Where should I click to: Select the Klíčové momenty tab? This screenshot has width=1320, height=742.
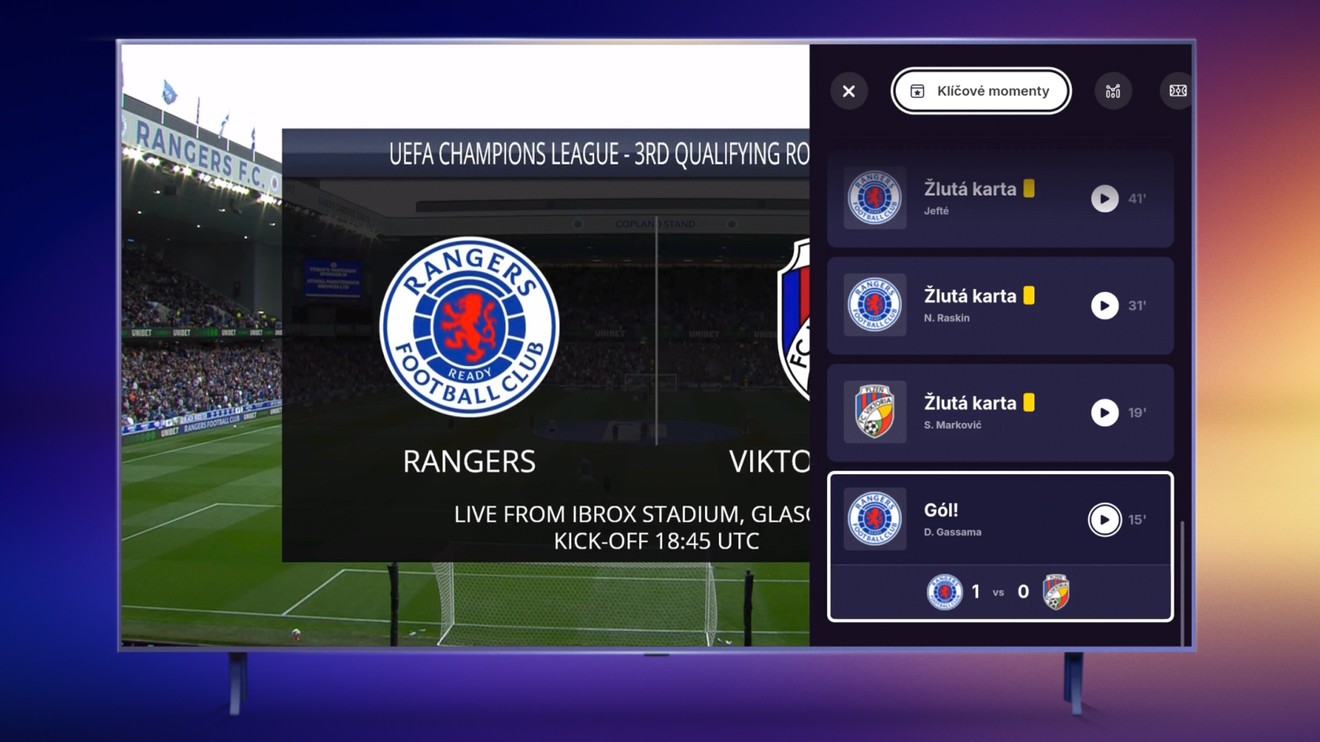[x=981, y=91]
